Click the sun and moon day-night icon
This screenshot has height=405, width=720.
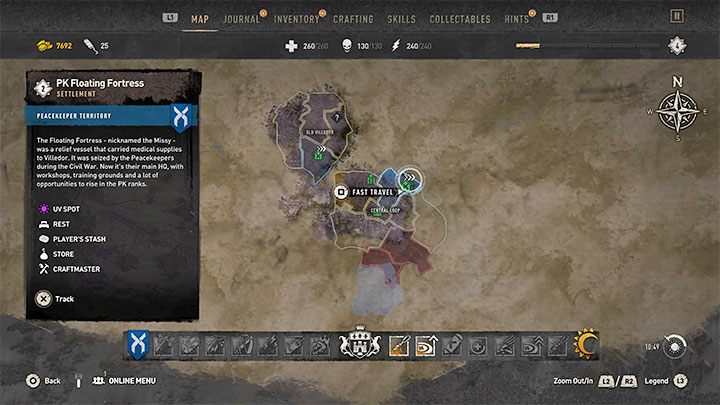click(x=584, y=346)
